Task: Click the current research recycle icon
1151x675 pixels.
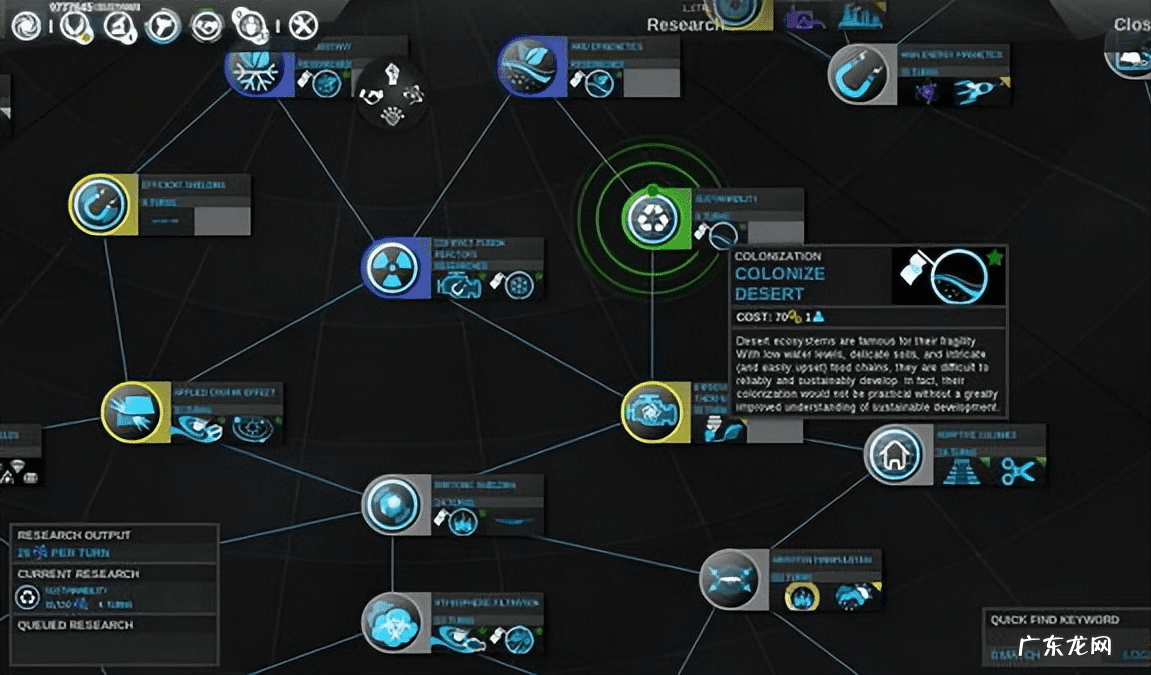Action: point(27,598)
